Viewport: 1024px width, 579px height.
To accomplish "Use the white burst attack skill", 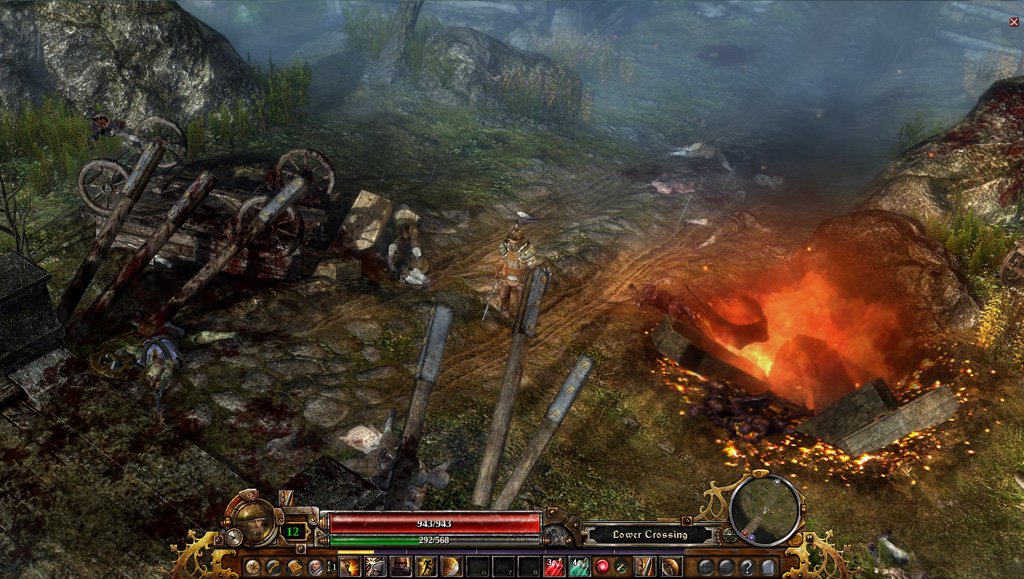I will click(x=376, y=567).
